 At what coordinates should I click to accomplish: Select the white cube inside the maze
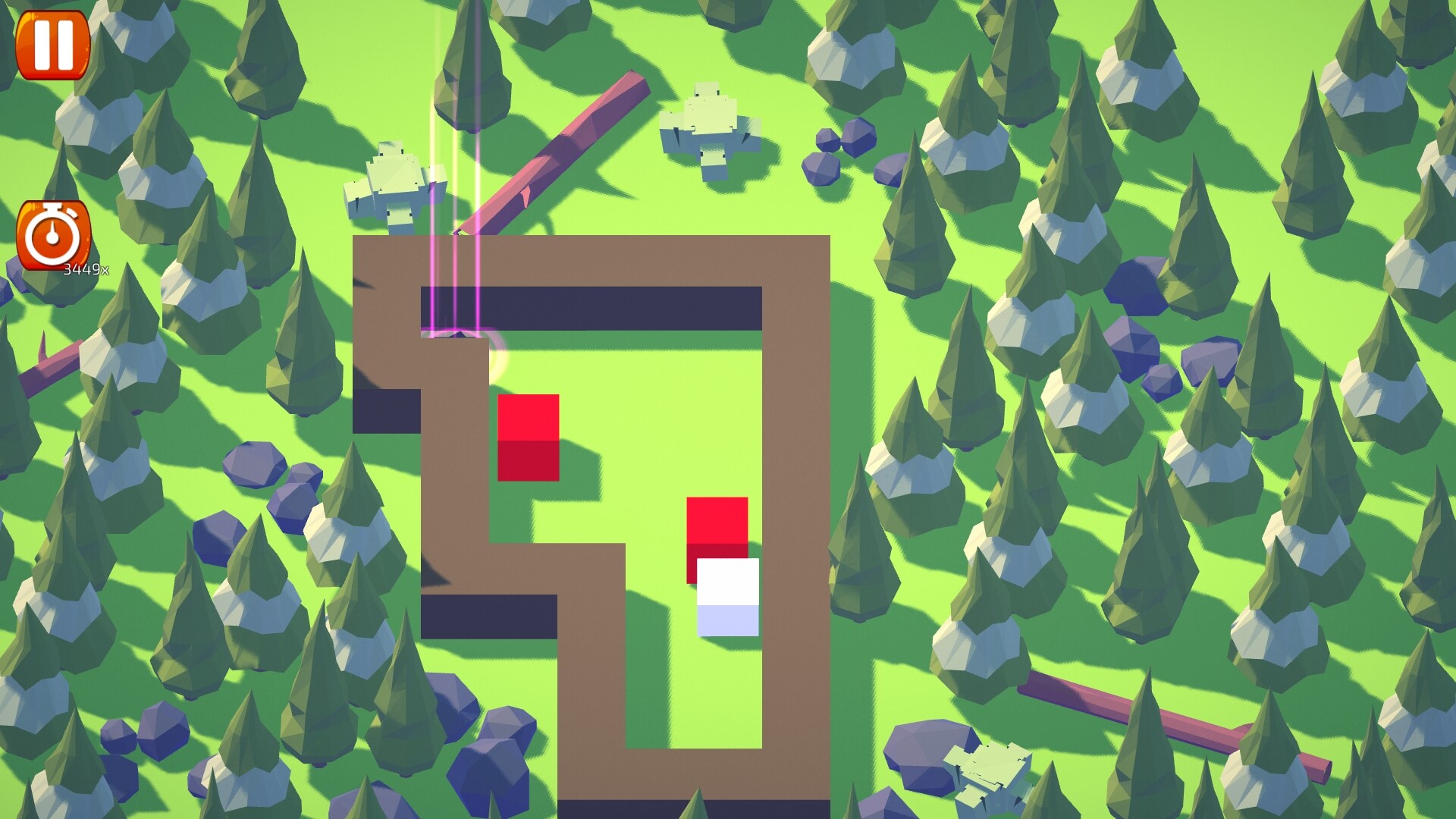(726, 599)
